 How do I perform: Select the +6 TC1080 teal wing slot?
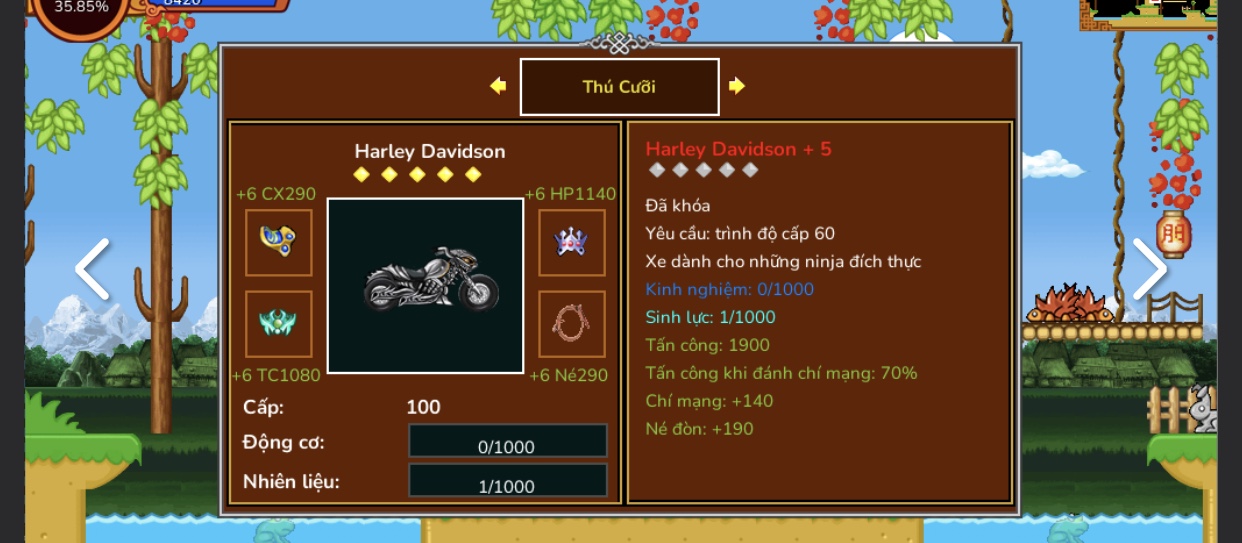click(x=279, y=324)
